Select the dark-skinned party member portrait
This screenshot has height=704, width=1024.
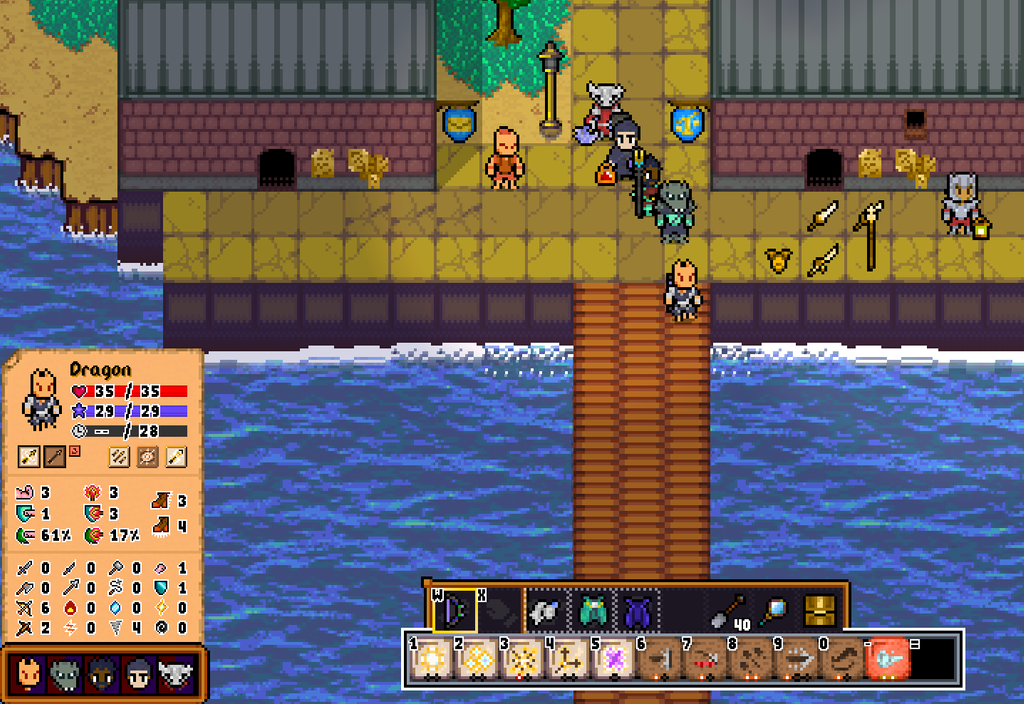pyautogui.click(x=101, y=675)
